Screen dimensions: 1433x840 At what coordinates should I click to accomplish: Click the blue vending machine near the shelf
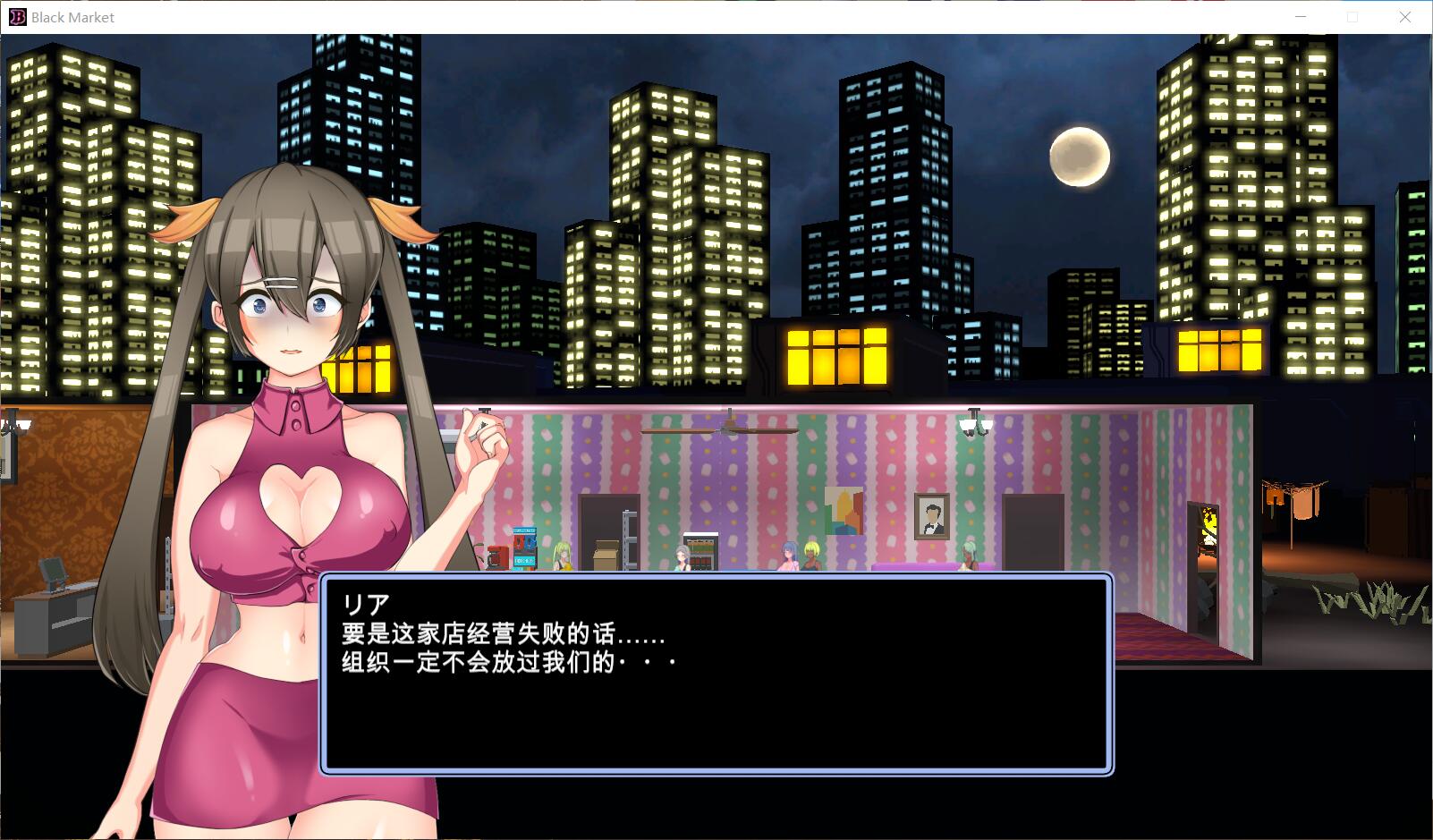(524, 550)
